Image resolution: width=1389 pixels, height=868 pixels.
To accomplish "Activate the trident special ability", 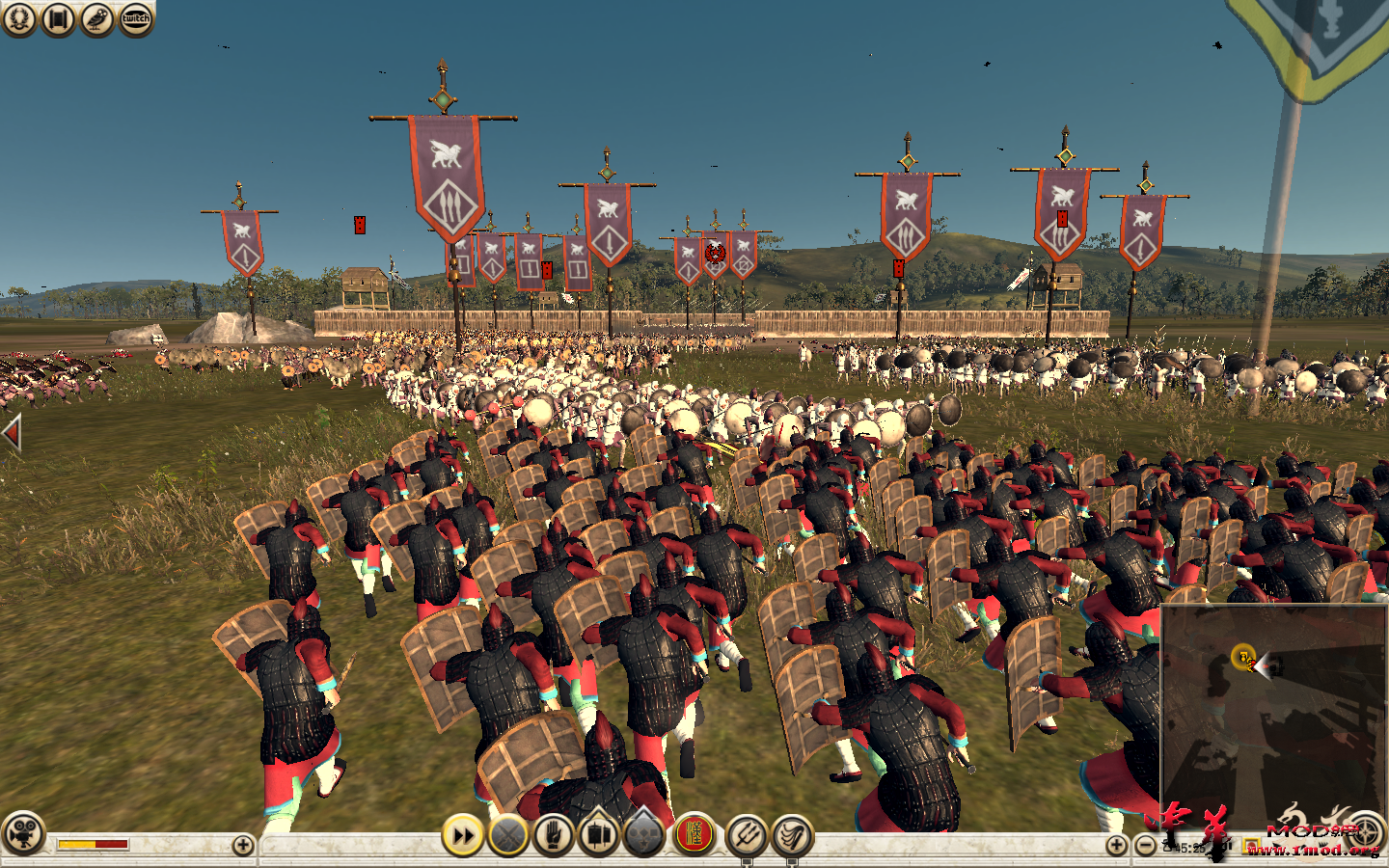I will coord(744,835).
